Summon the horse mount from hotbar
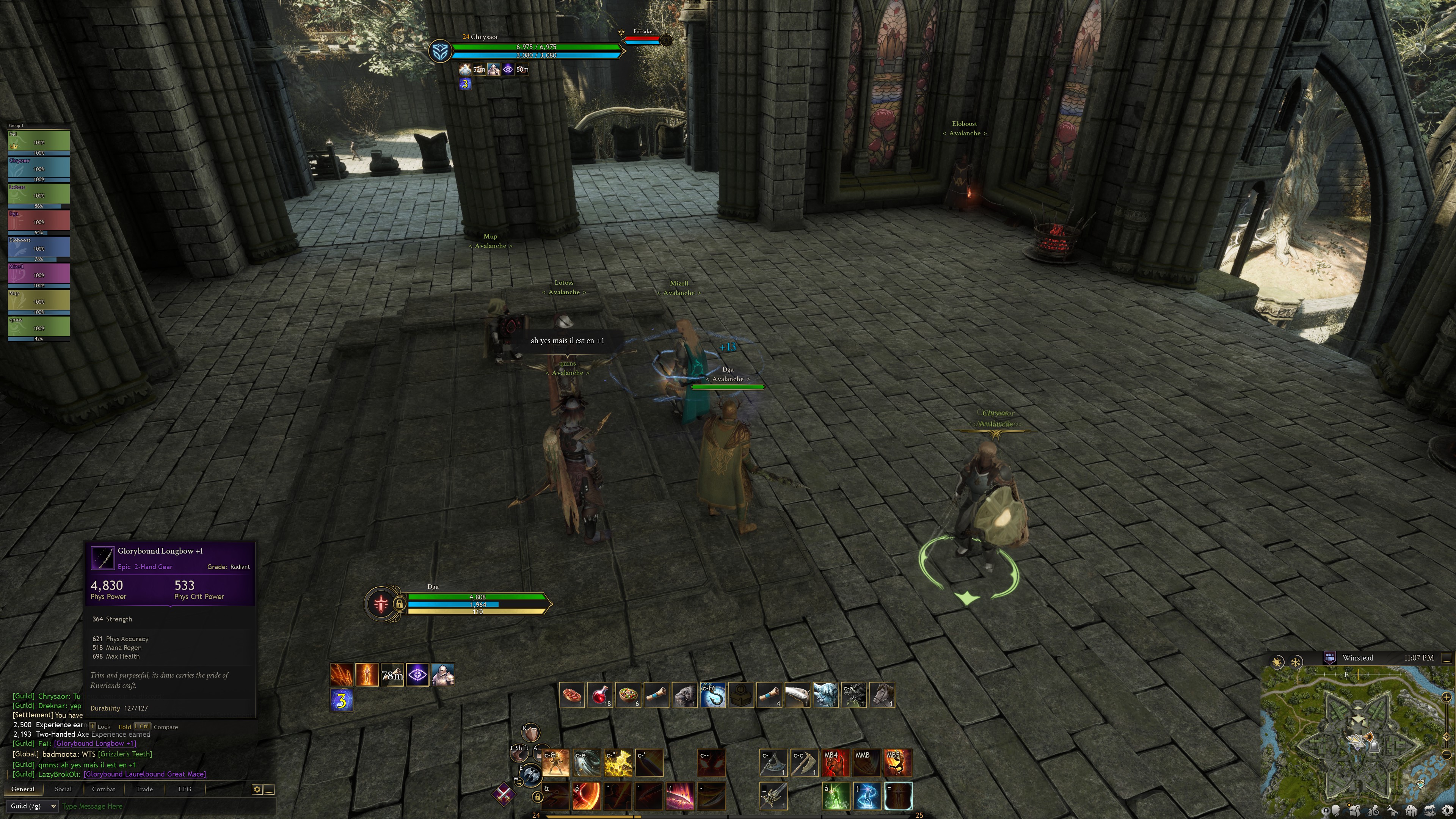 pos(882,695)
